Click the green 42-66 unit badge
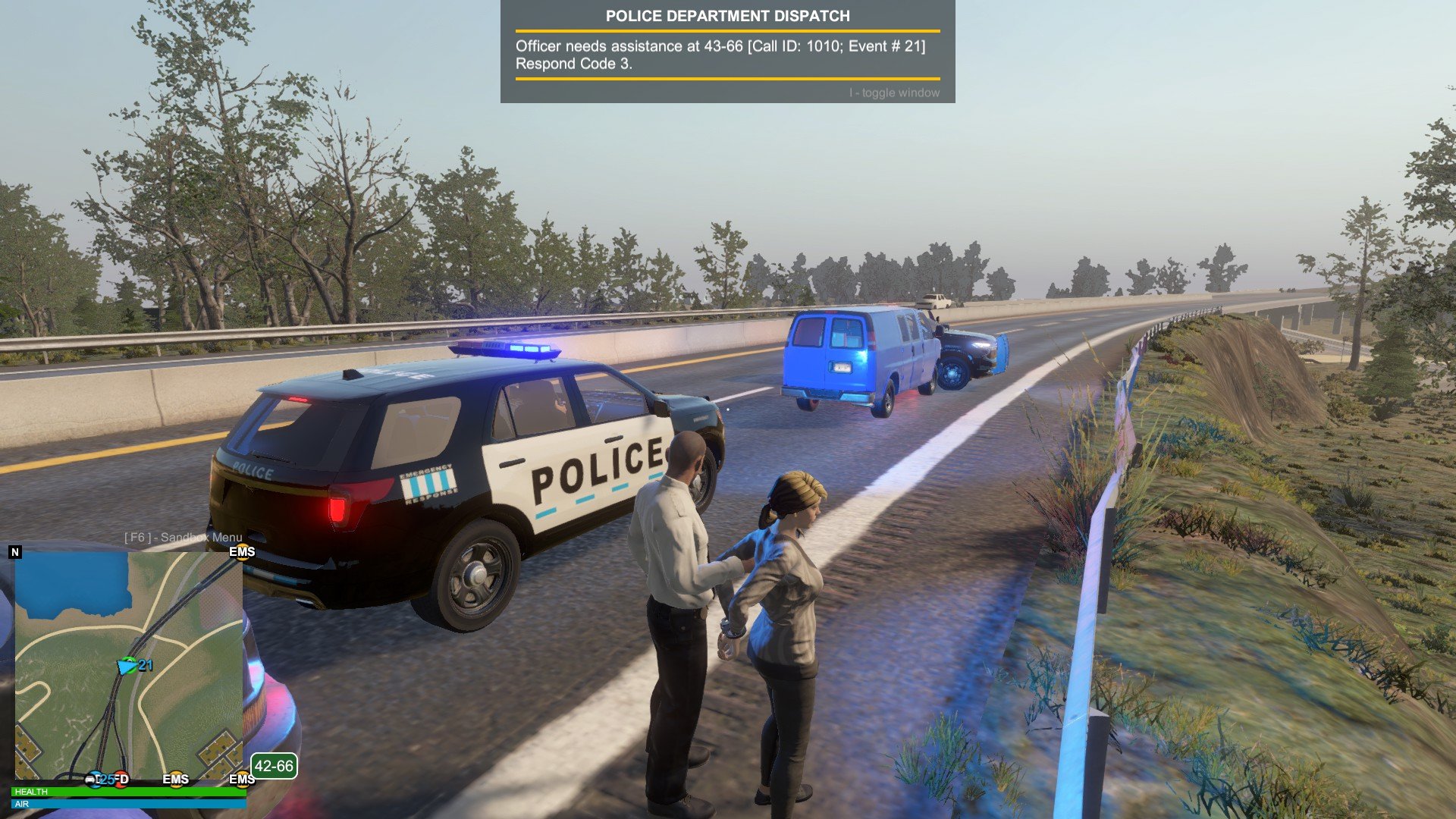 point(274,766)
